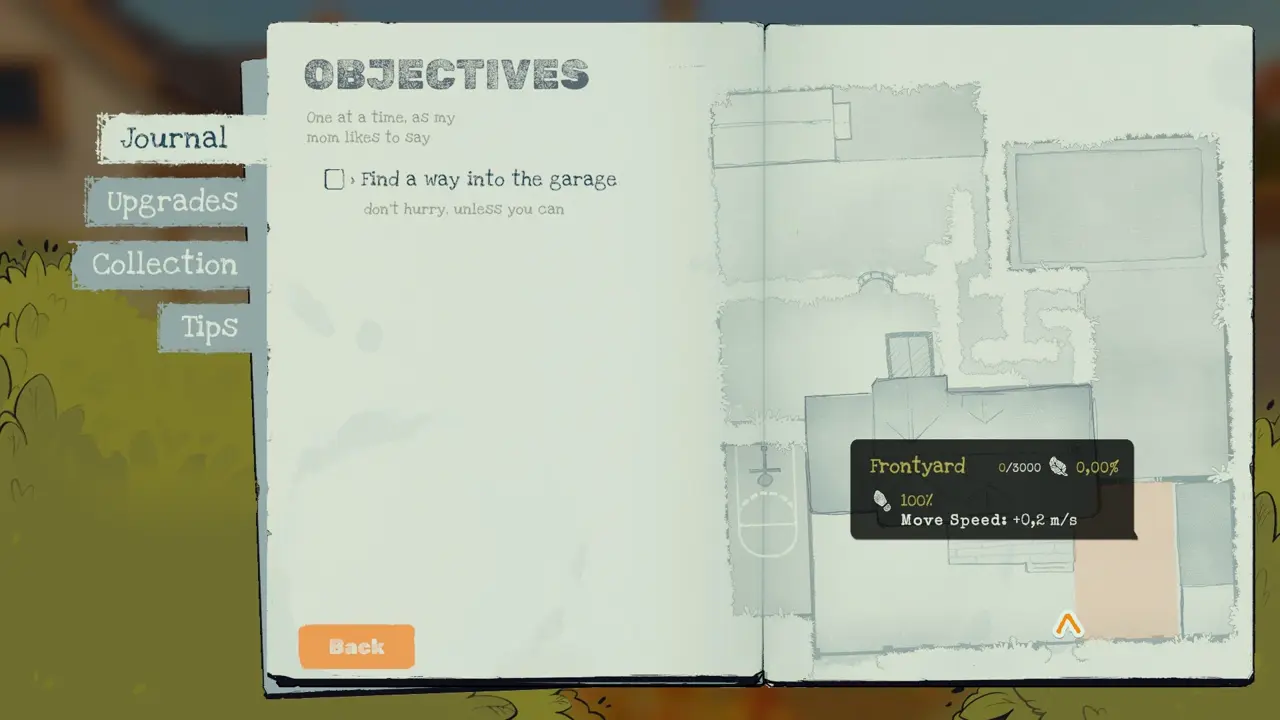Click the Frontyard label in the tooltip
Screen dimensions: 1280x720
coord(917,466)
